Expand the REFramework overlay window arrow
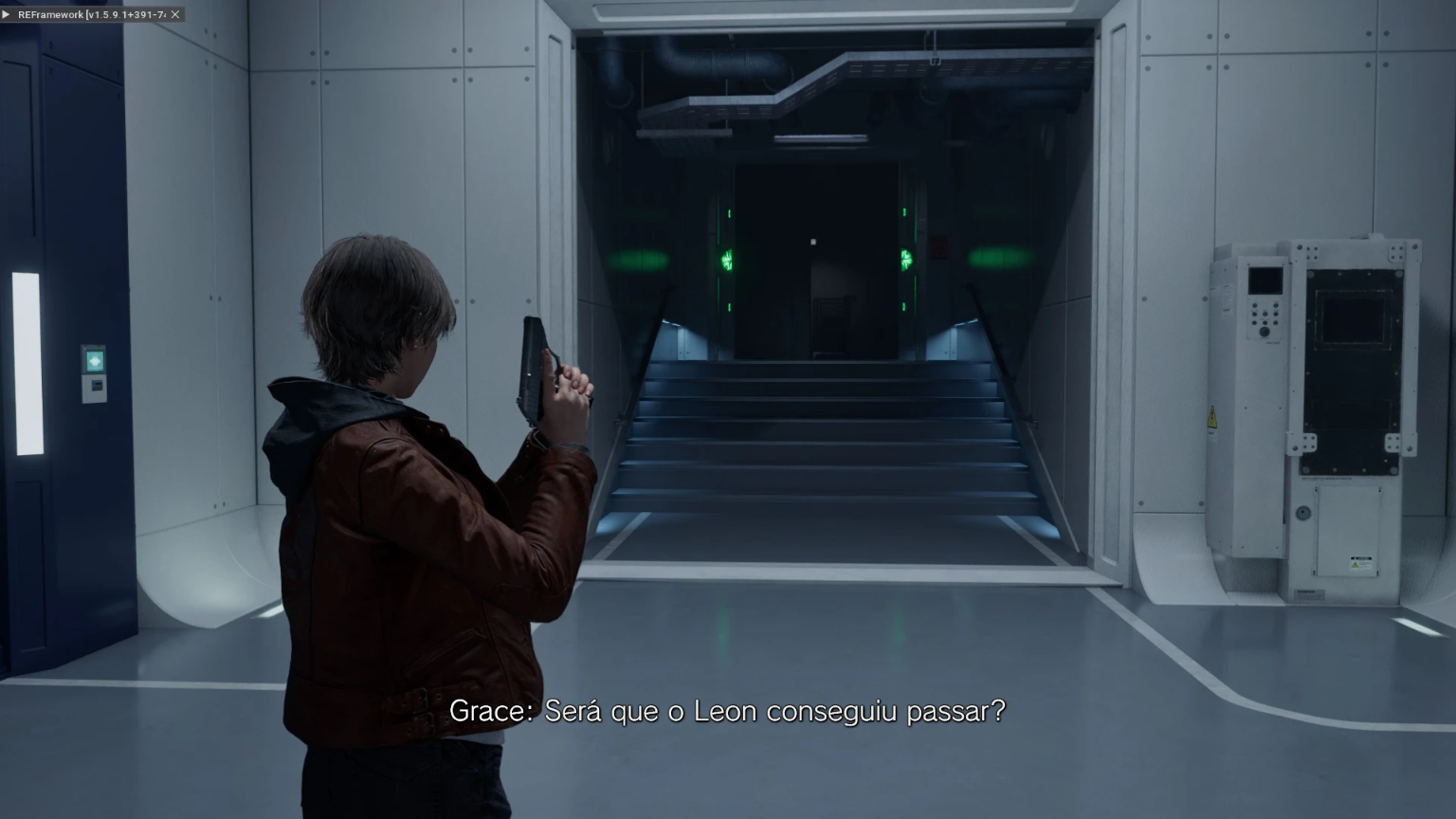The image size is (1456, 819). pos(7,14)
